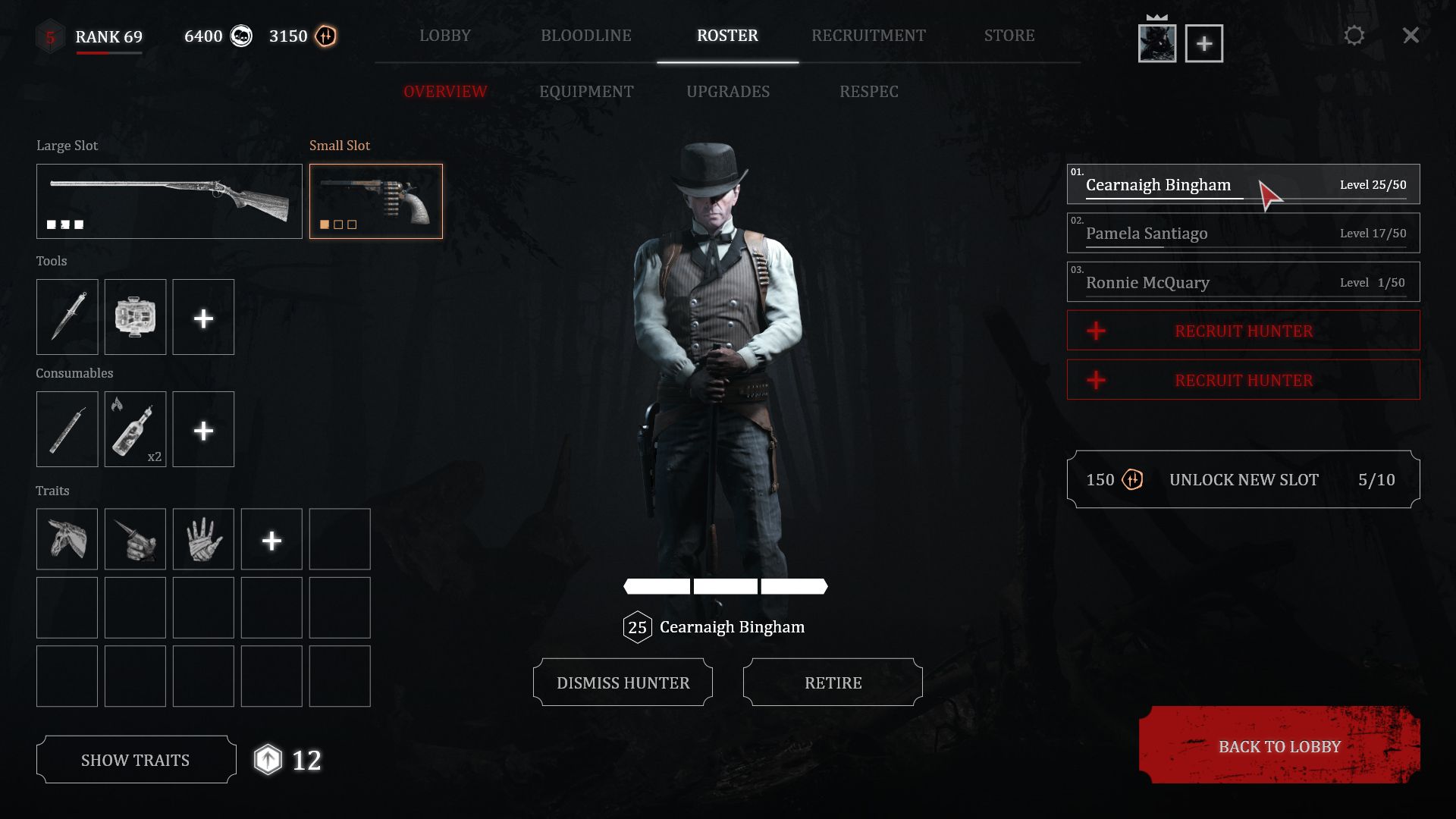Screen dimensions: 1456x819
Task: Open the Store tab
Action: click(x=1009, y=36)
